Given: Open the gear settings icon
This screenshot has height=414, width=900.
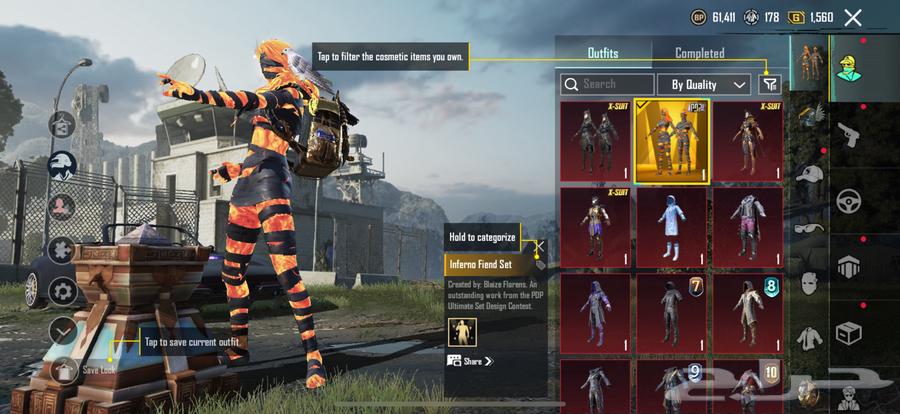Looking at the screenshot, I should point(62,292).
